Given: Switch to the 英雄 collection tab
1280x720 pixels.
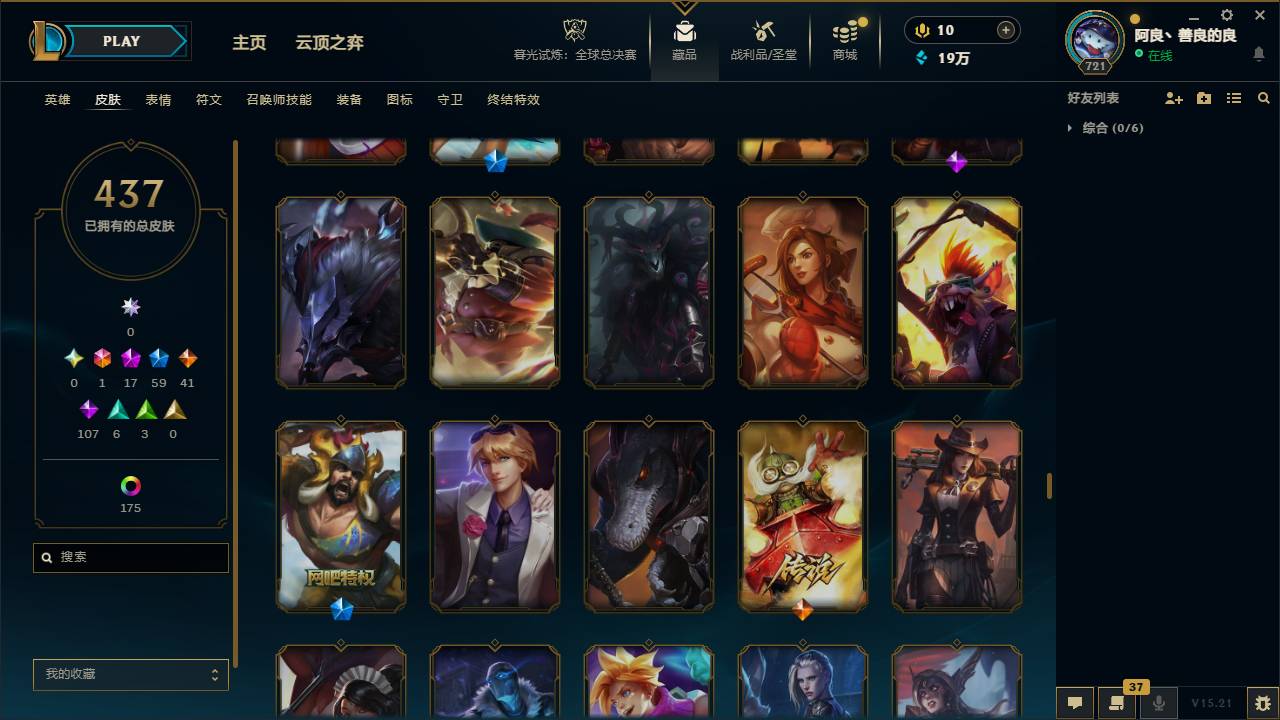Looking at the screenshot, I should (x=57, y=100).
